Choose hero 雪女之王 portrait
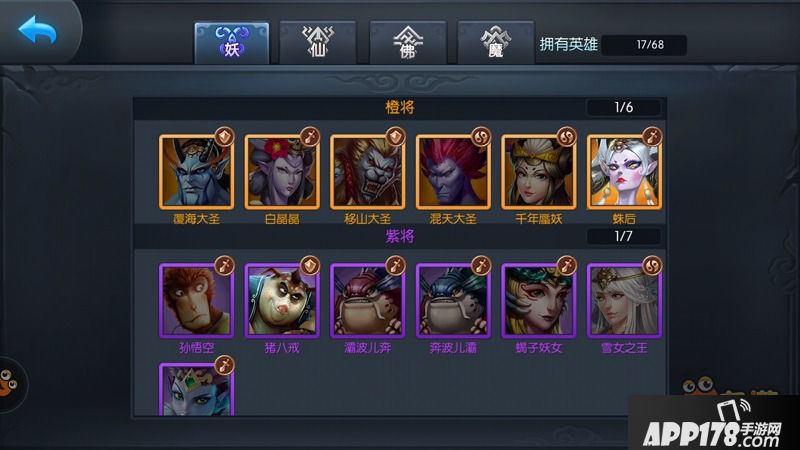Viewport: 800px width, 450px height. 623,301
